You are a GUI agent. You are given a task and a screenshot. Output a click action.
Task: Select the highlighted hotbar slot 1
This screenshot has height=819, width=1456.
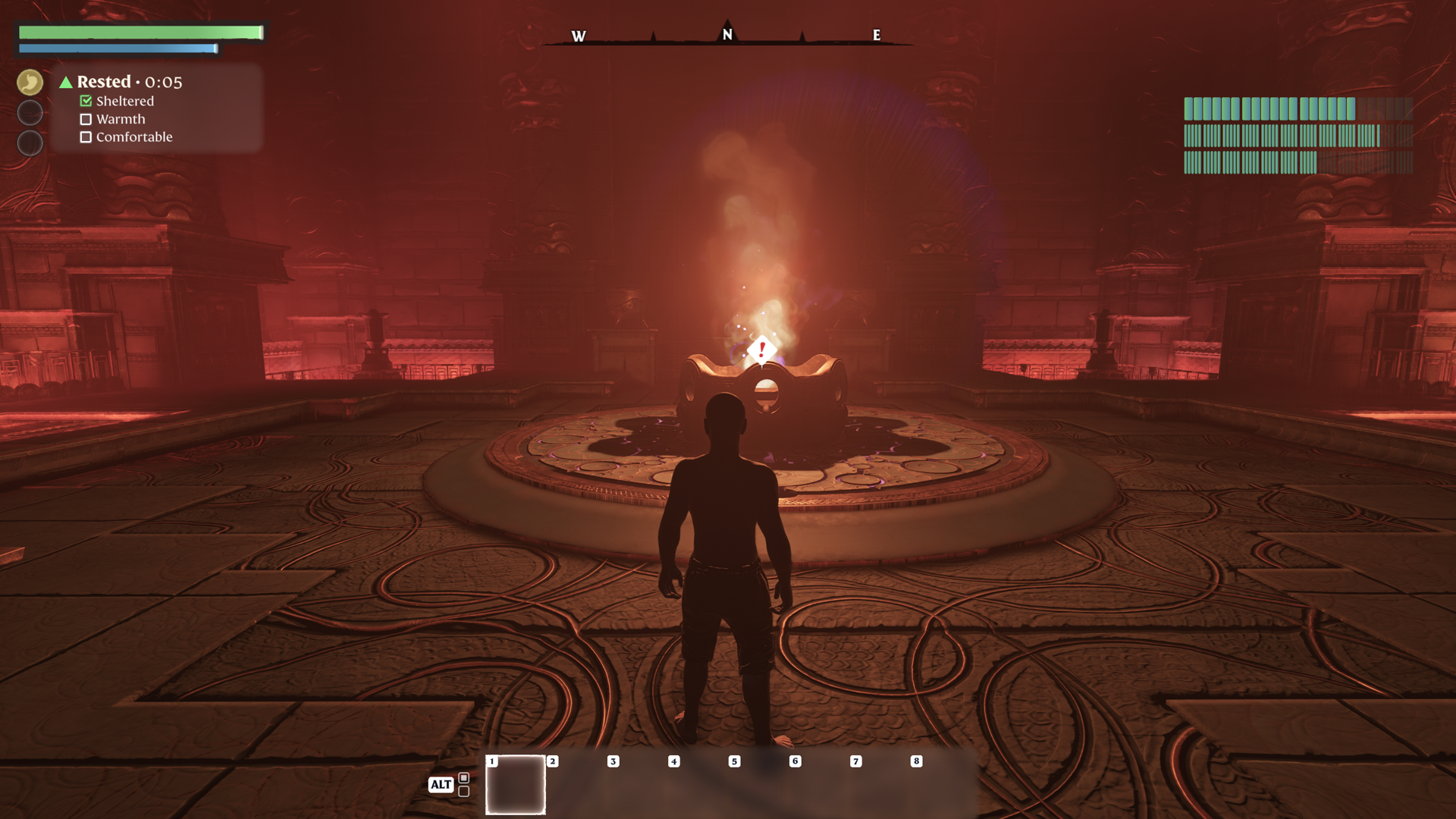click(515, 784)
